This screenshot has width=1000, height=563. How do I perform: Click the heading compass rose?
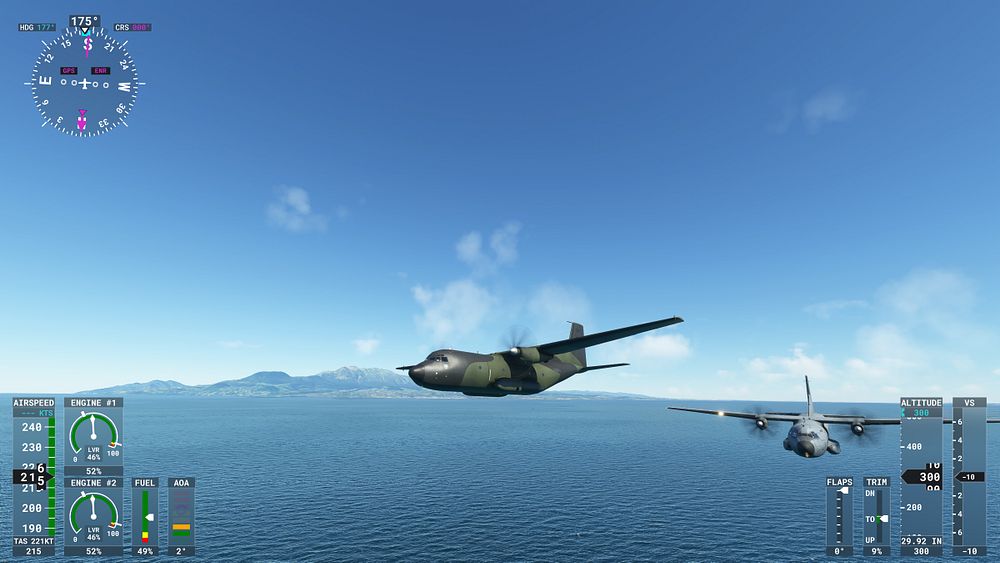84,82
